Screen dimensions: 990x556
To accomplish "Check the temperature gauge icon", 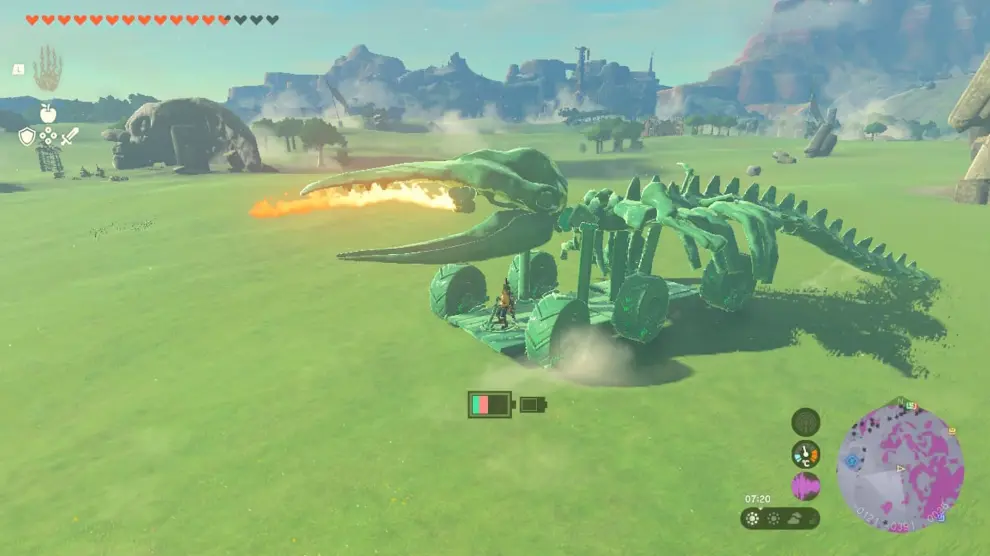I will point(805,454).
